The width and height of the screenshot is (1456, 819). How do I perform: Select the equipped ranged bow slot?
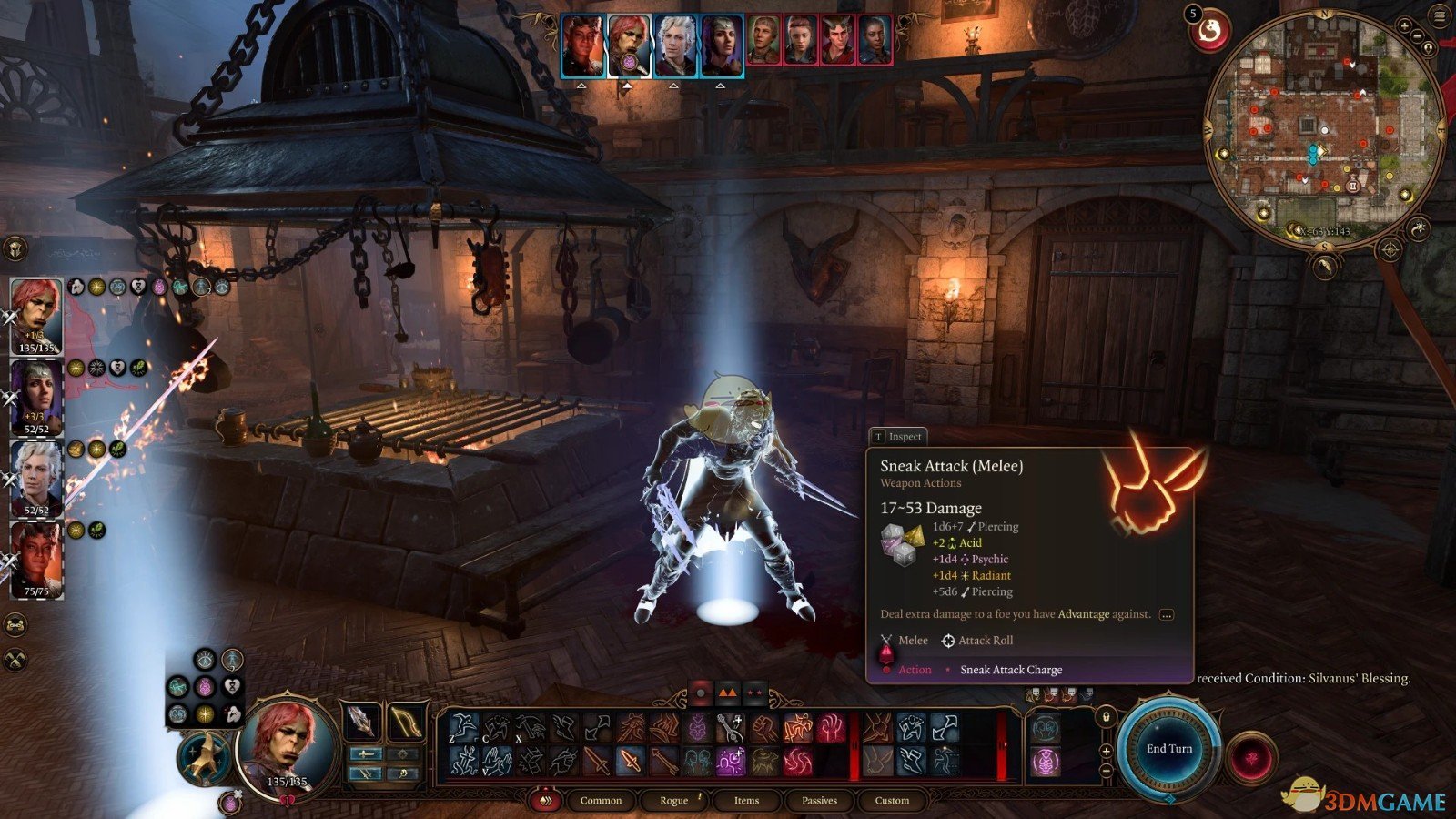(406, 722)
